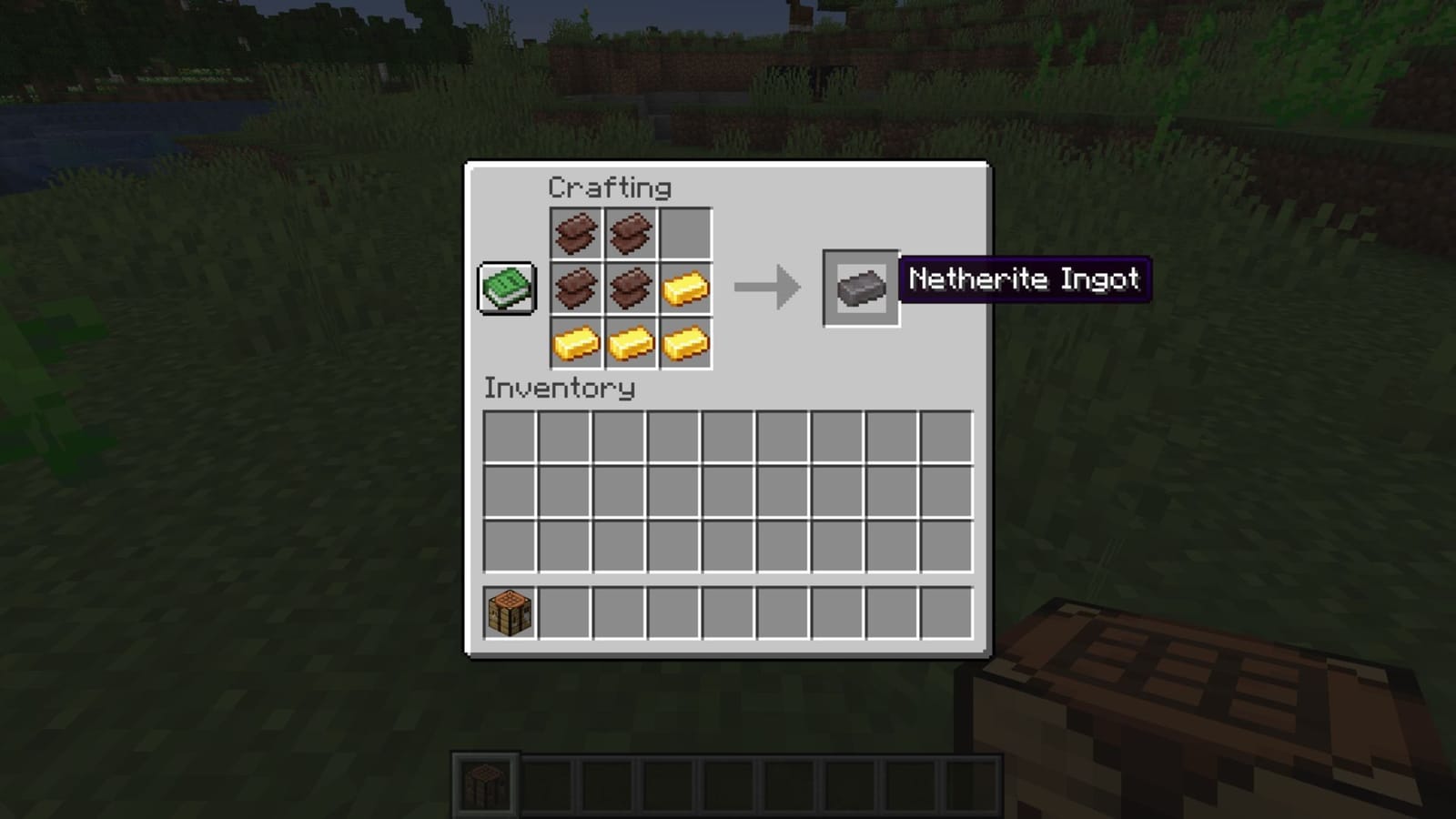
Task: Open the recipe book
Action: click(x=506, y=288)
